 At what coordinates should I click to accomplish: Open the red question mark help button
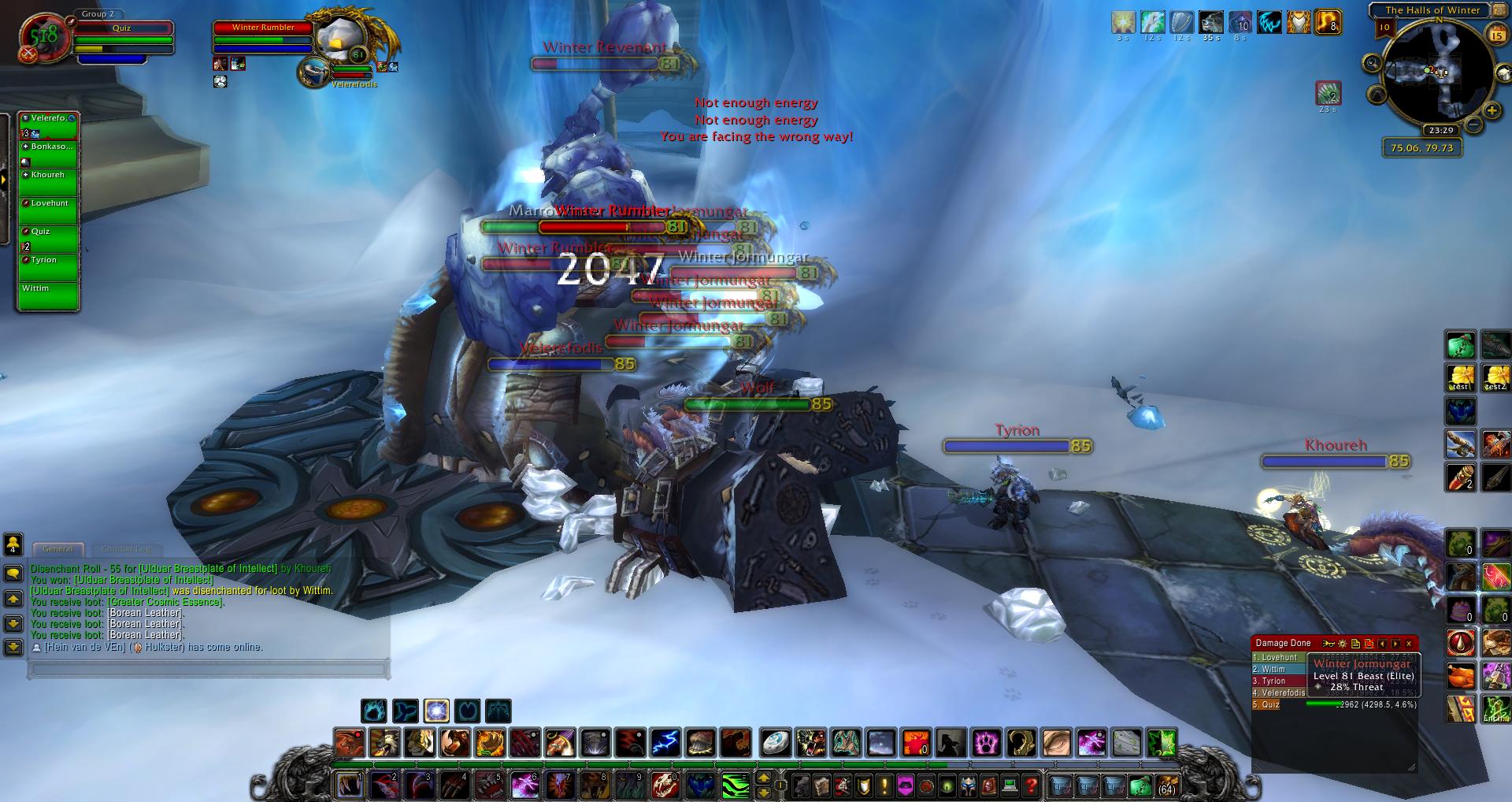pos(1031,785)
